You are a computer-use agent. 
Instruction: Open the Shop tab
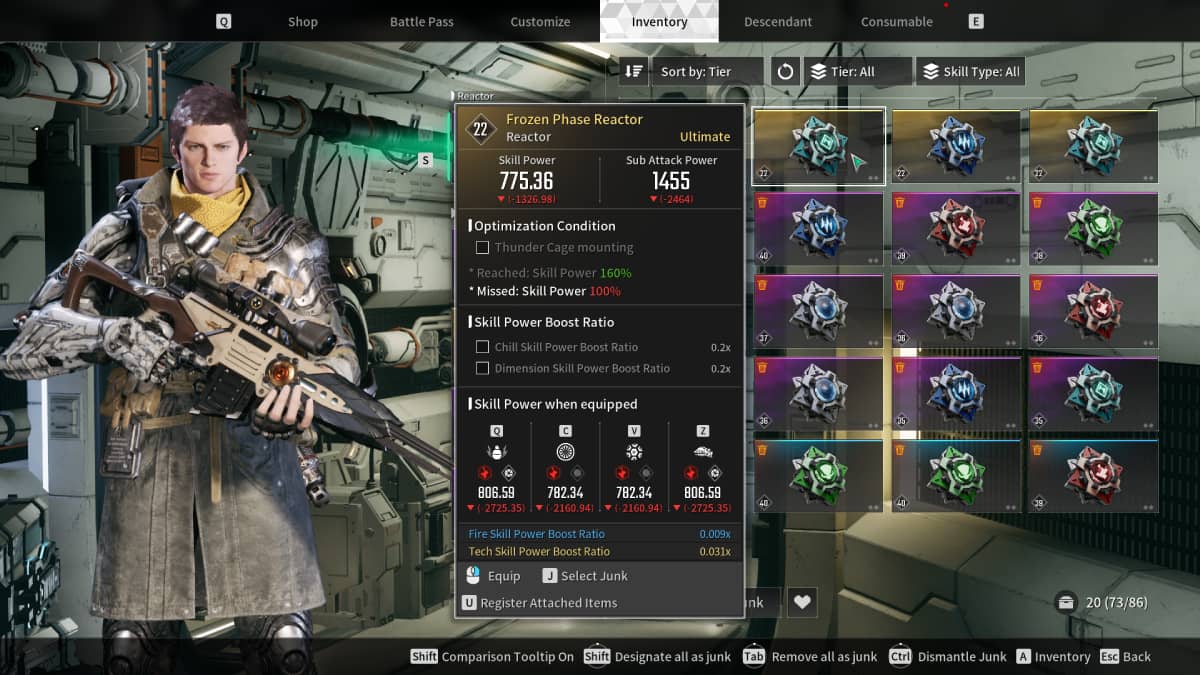[x=302, y=21]
